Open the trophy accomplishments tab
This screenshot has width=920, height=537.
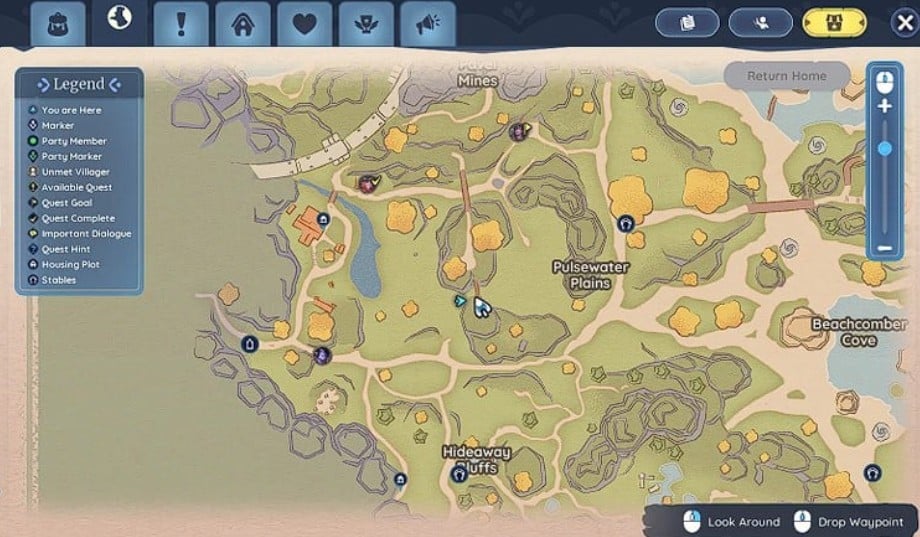(x=366, y=23)
